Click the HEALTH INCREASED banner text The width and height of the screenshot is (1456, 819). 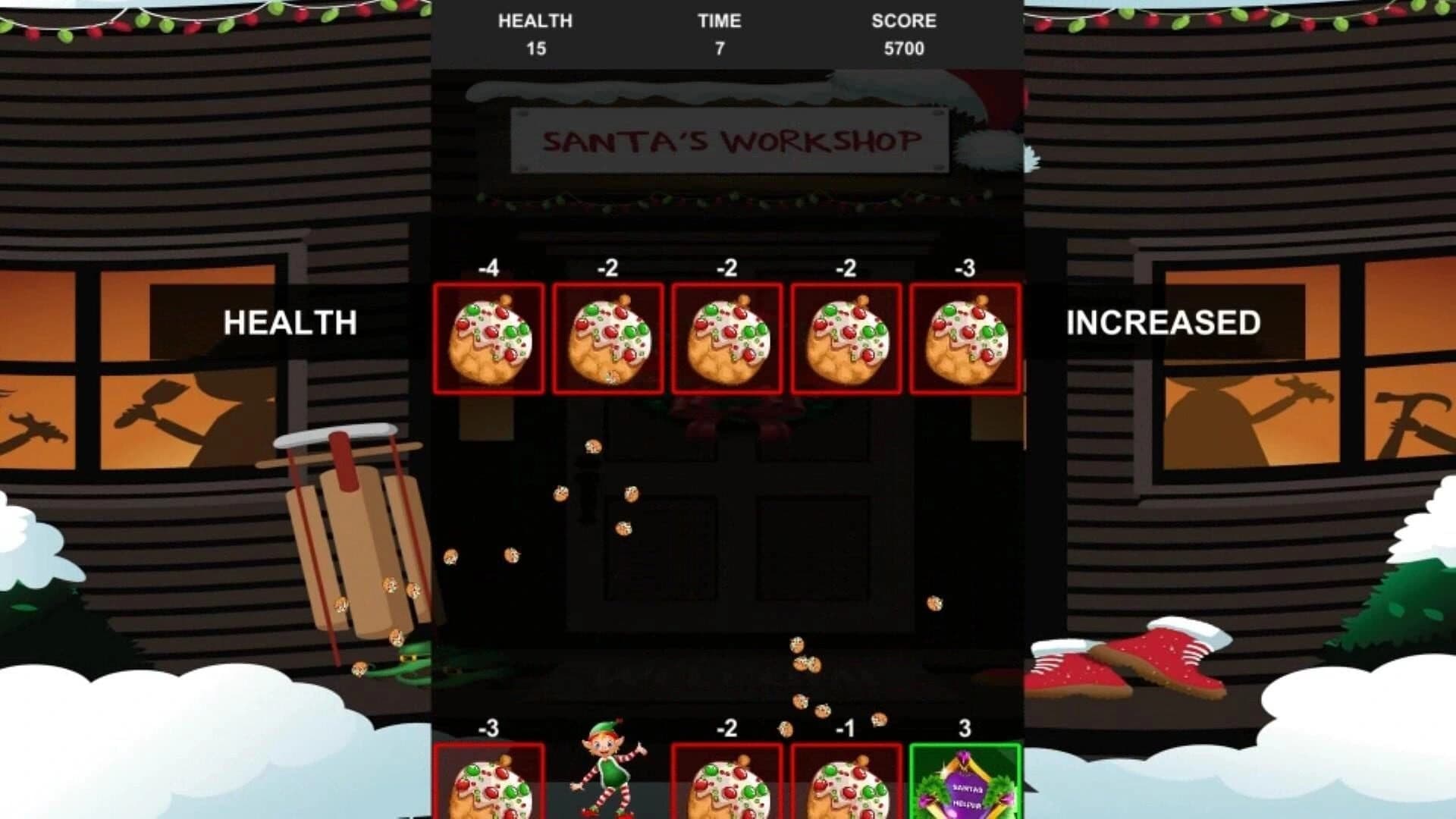[289, 324]
